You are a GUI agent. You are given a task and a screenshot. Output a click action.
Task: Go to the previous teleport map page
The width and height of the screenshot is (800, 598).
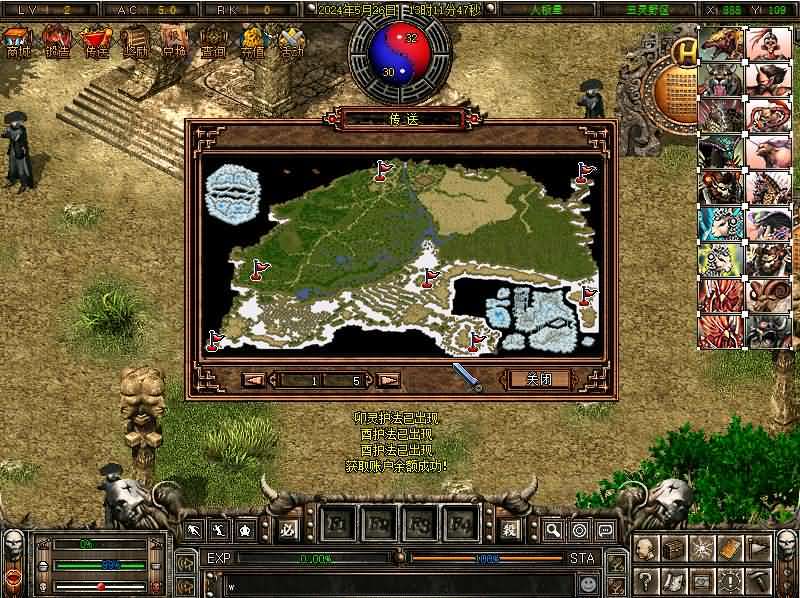254,380
